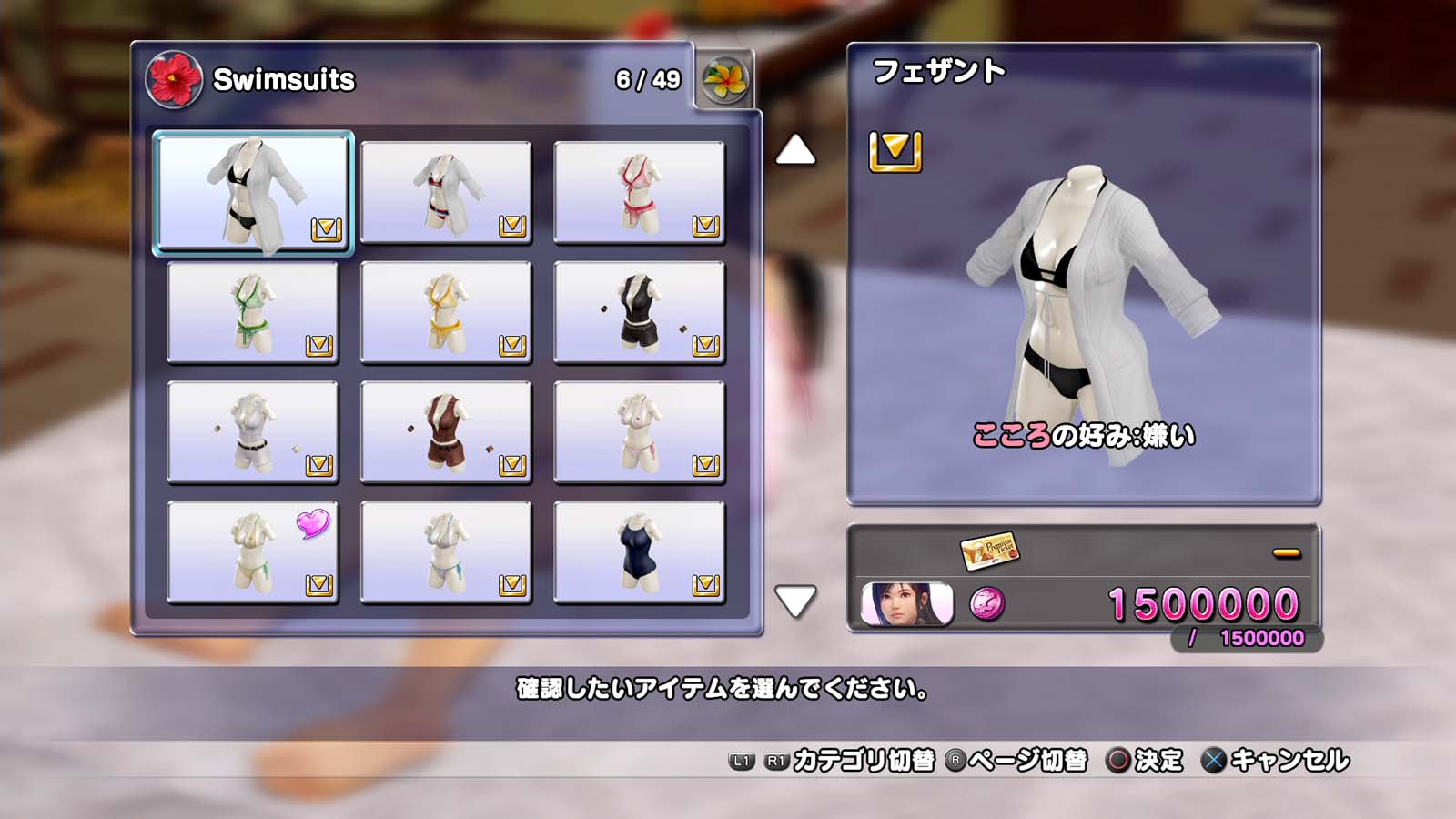Choose the shirt with red striped bikini
This screenshot has height=819, width=1456.
[446, 192]
